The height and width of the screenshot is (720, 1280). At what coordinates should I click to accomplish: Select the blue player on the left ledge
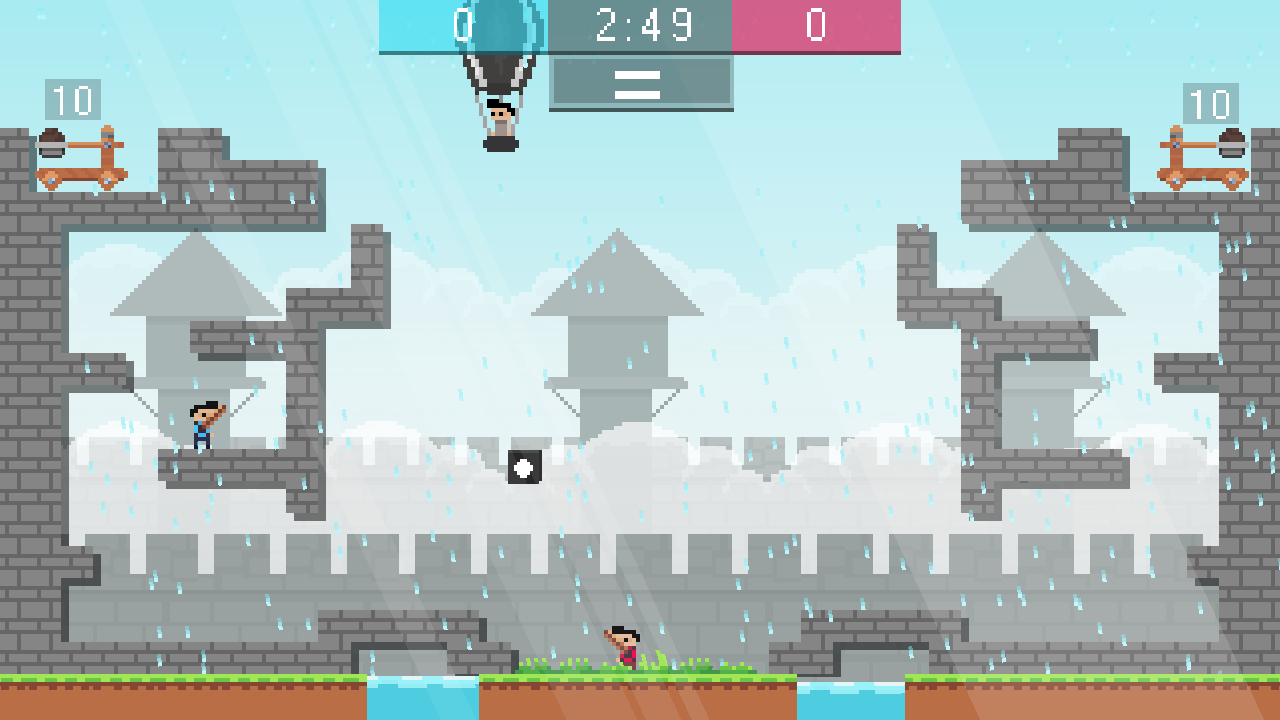click(x=204, y=425)
